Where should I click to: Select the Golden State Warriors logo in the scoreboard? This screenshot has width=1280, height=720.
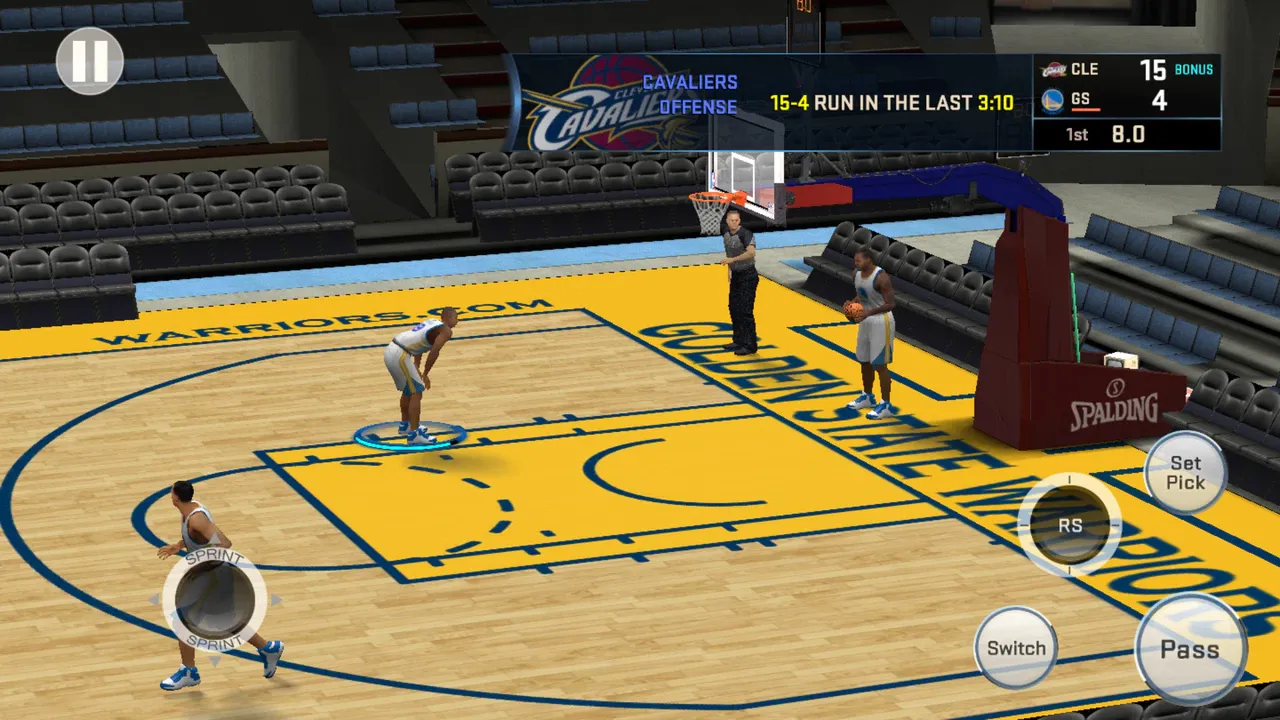(1052, 100)
